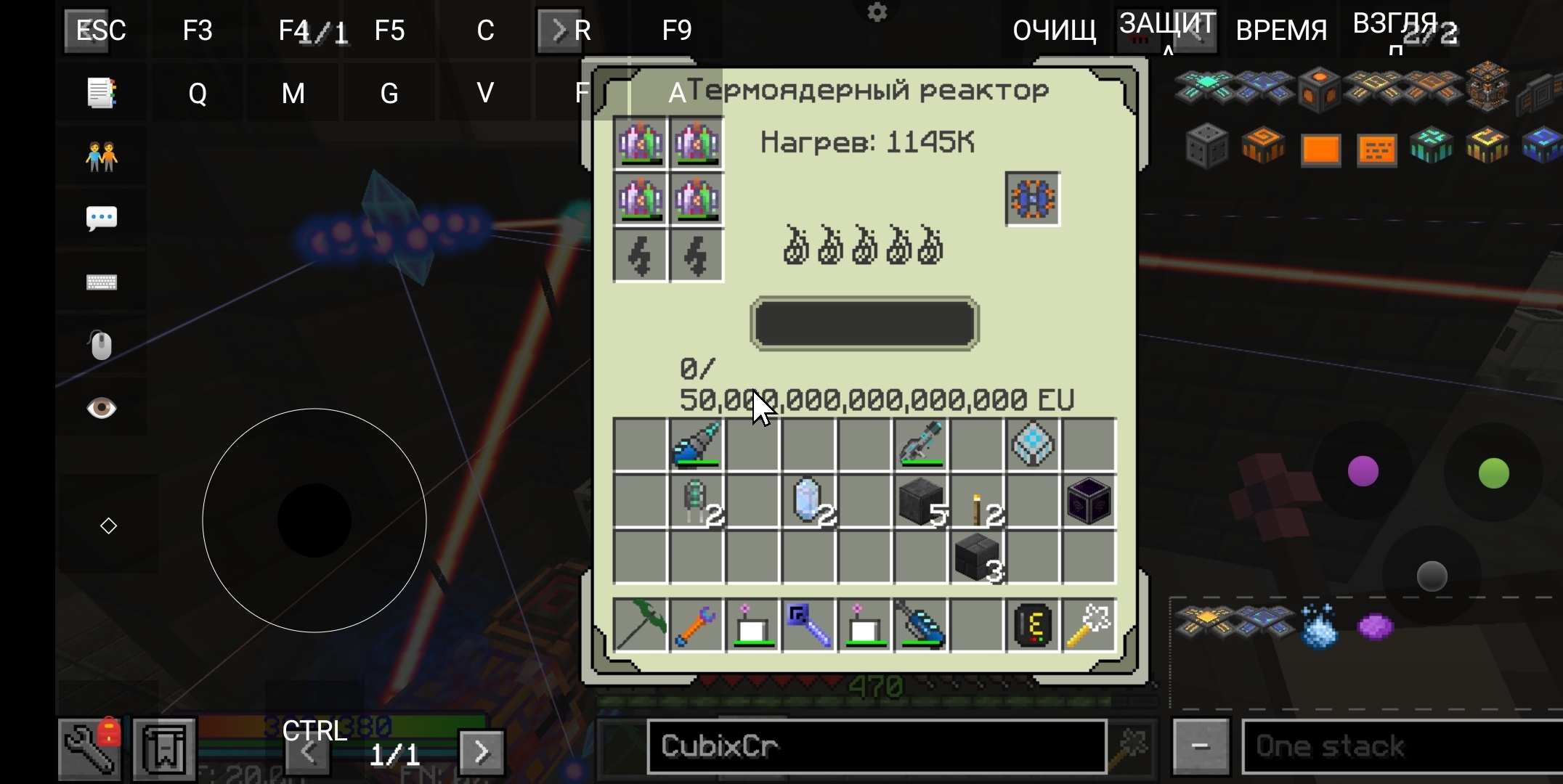
Task: Tap the ESC overlay button
Action: point(101,30)
